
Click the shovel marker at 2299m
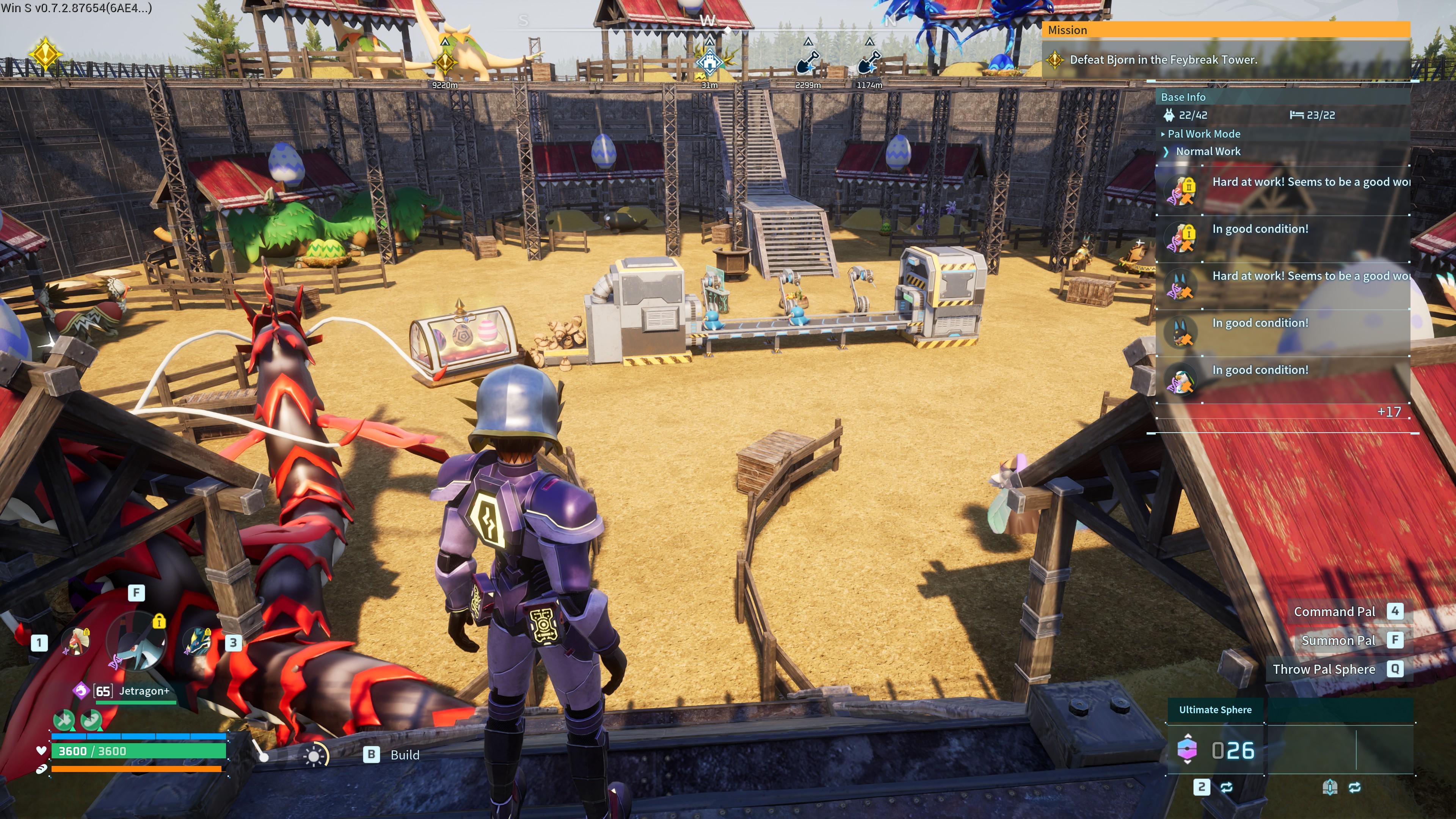coord(808,62)
